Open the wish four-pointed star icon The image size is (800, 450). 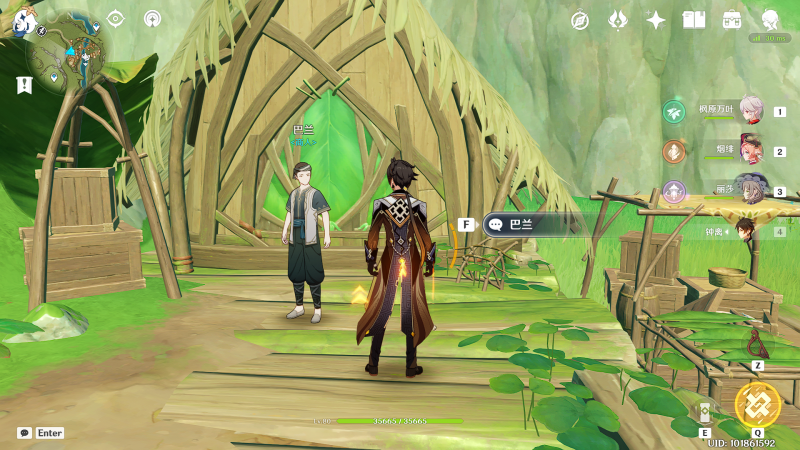pos(656,20)
